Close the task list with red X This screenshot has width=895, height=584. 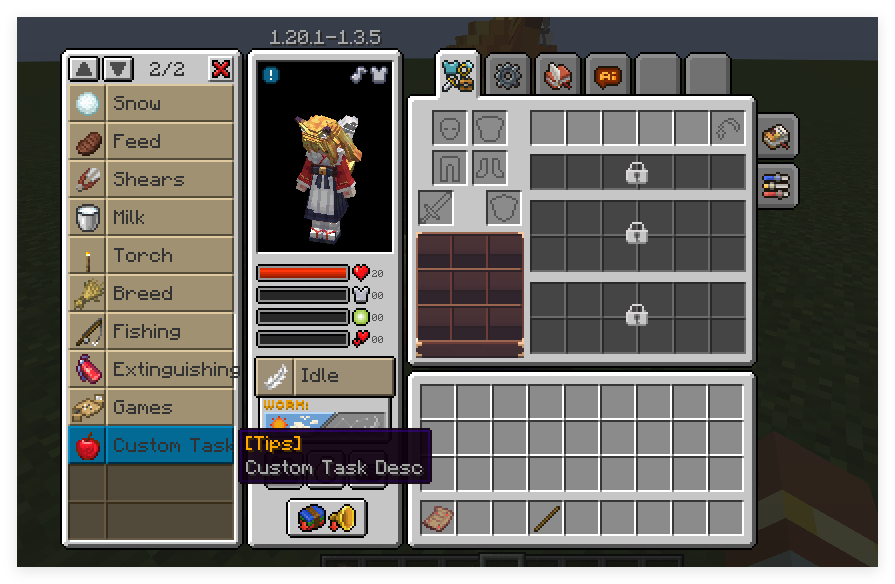pyautogui.click(x=220, y=69)
